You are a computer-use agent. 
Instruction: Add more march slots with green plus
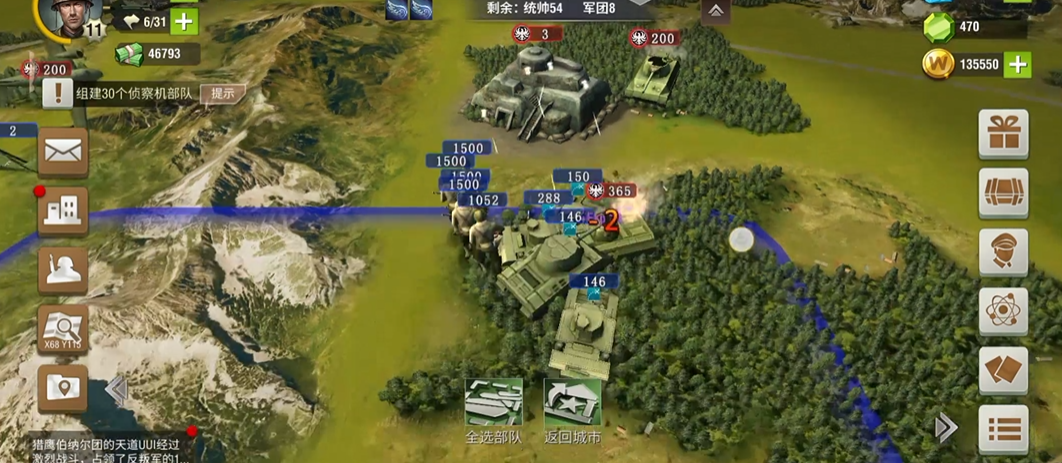184,21
